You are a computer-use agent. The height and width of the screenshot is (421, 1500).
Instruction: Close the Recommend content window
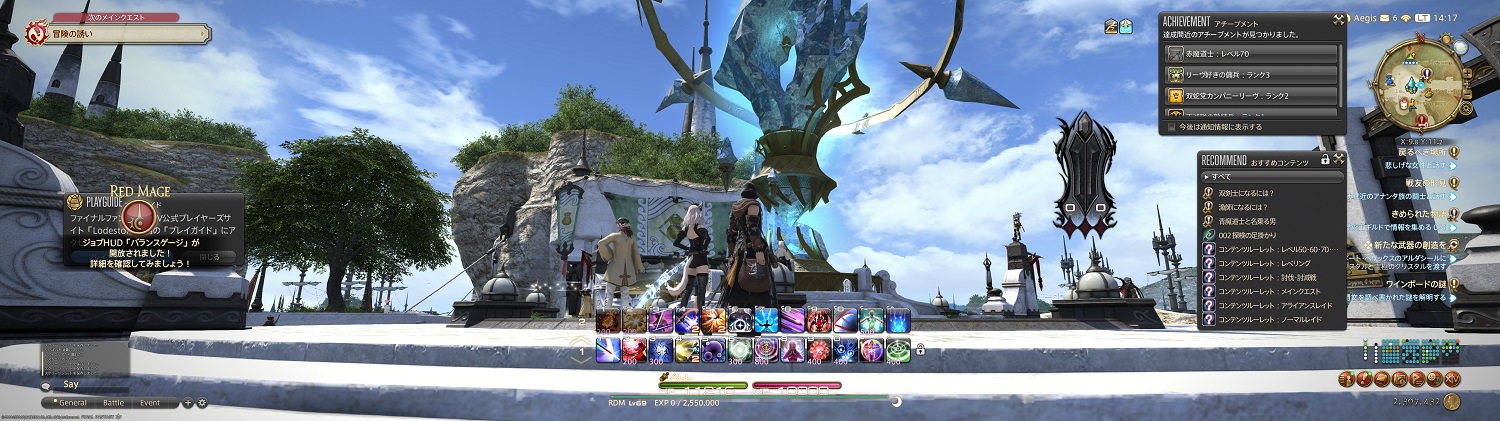click(x=1339, y=159)
